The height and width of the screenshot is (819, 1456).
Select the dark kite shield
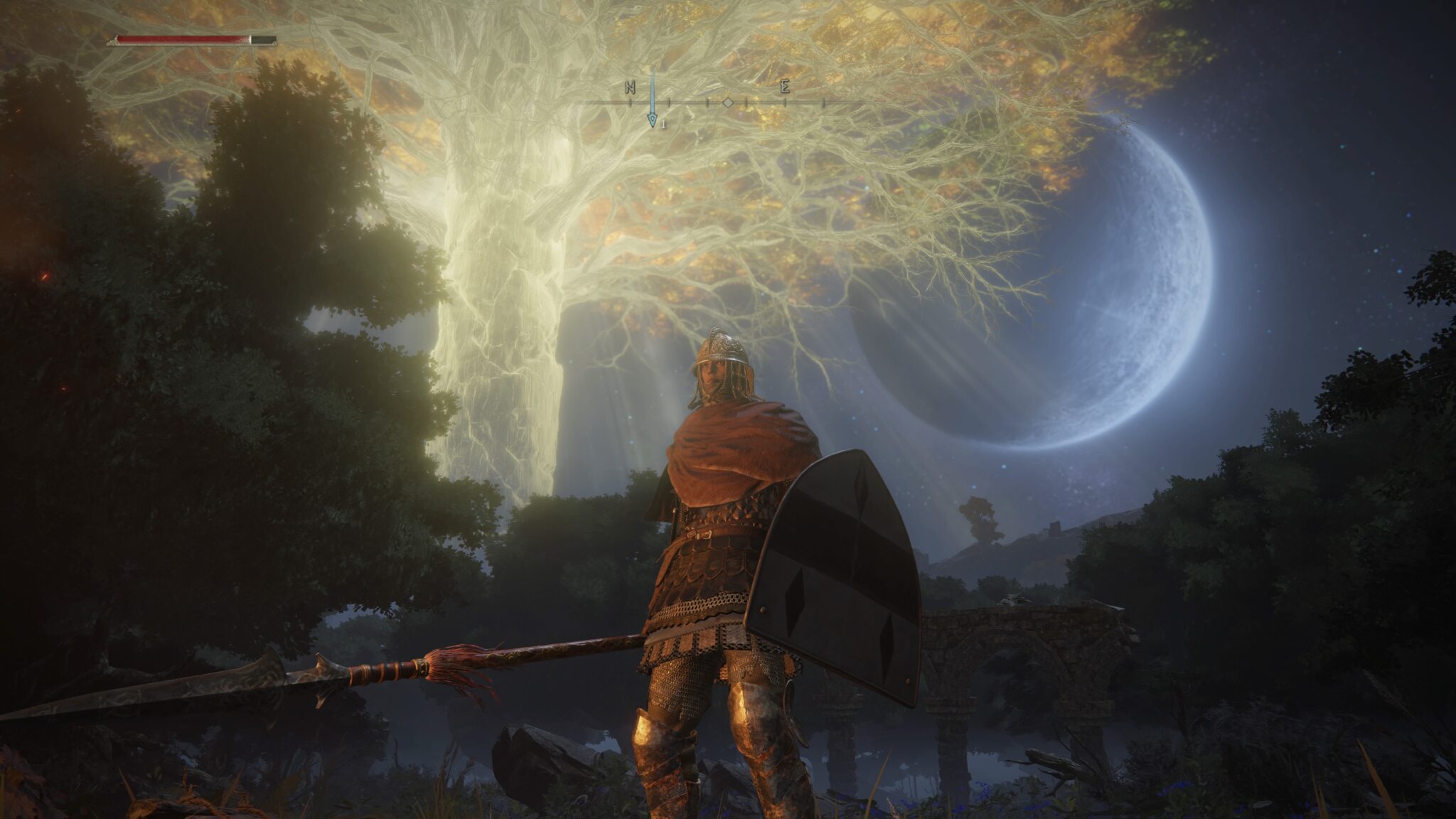pos(839,562)
